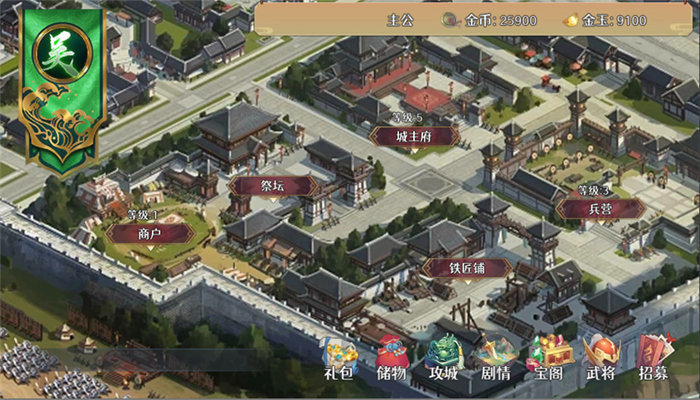Select the 铁匠铺 blacksmith label

pos(467,268)
